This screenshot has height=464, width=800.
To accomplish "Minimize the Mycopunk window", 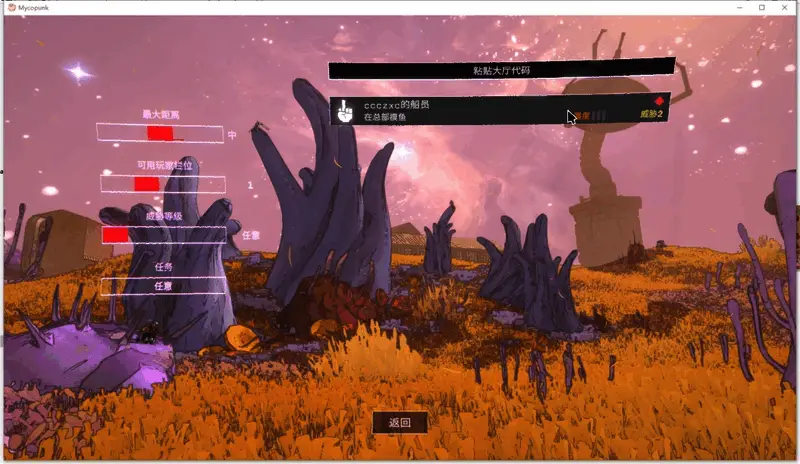I will 738,7.
